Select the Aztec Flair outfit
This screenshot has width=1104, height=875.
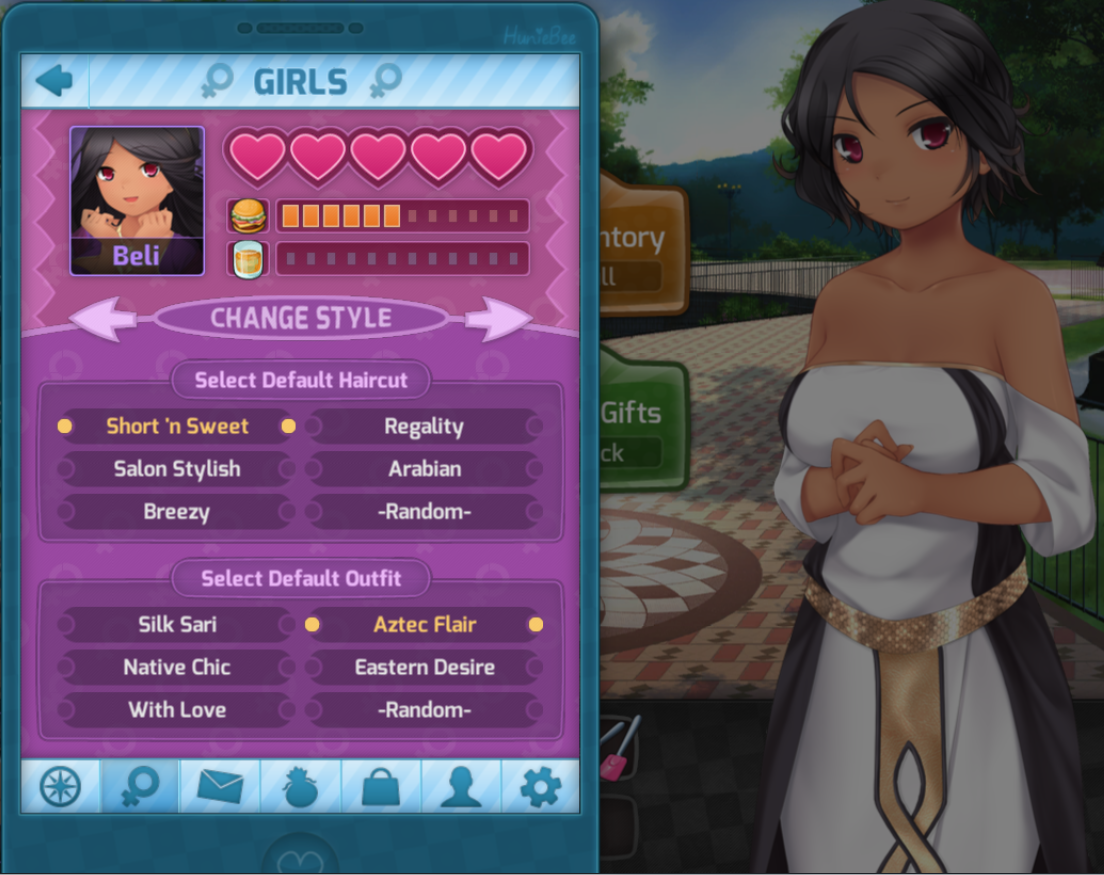click(x=424, y=625)
